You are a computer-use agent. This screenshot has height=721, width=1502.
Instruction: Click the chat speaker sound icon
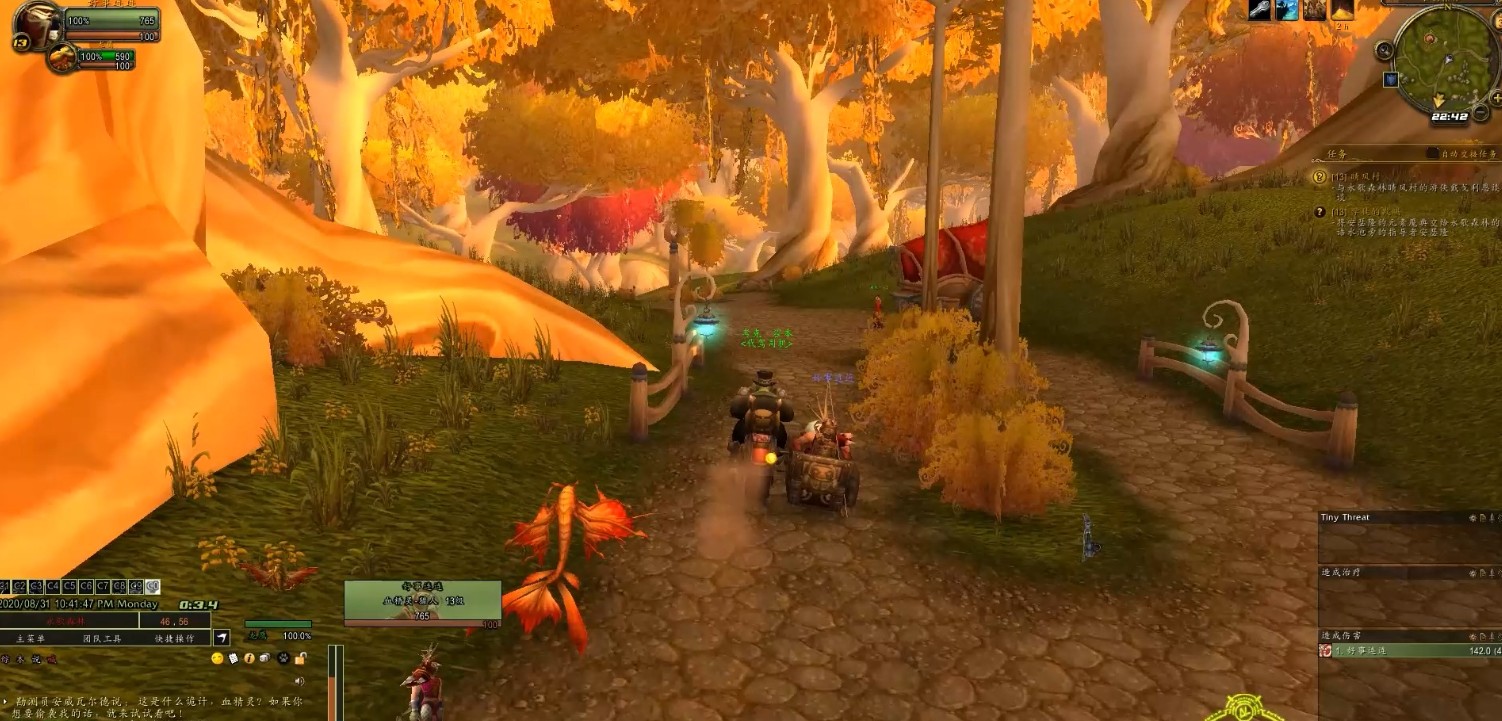tap(299, 680)
